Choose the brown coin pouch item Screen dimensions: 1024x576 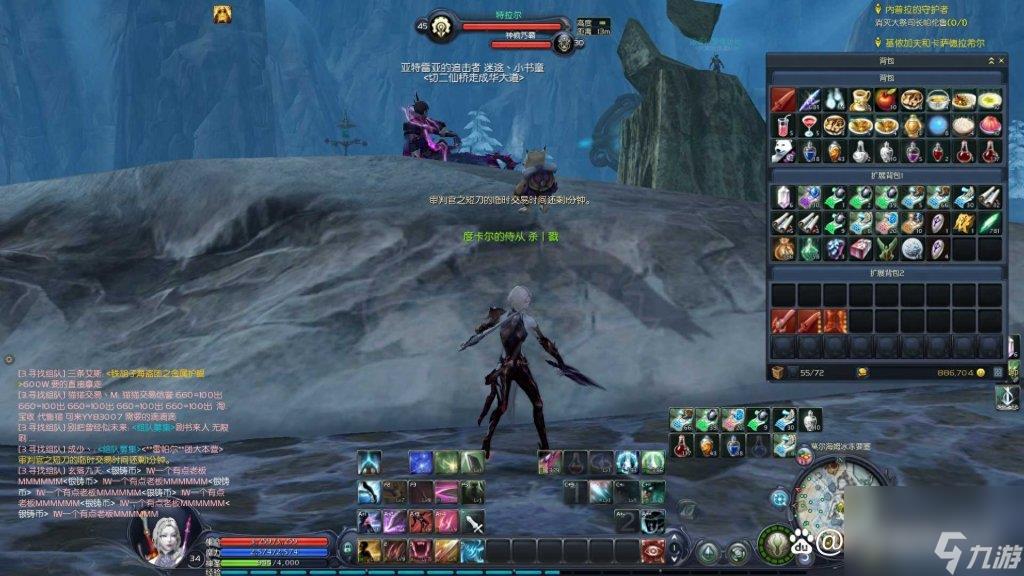point(782,248)
